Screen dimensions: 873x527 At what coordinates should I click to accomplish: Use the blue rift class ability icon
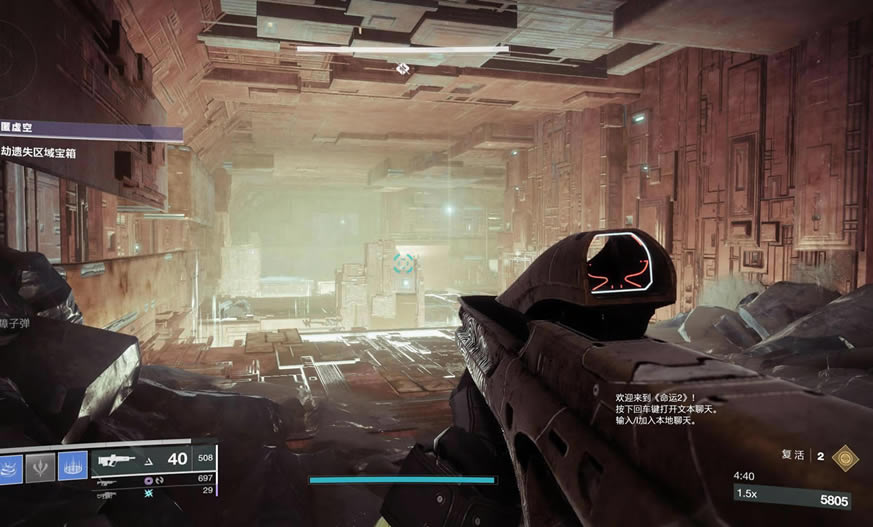72,465
